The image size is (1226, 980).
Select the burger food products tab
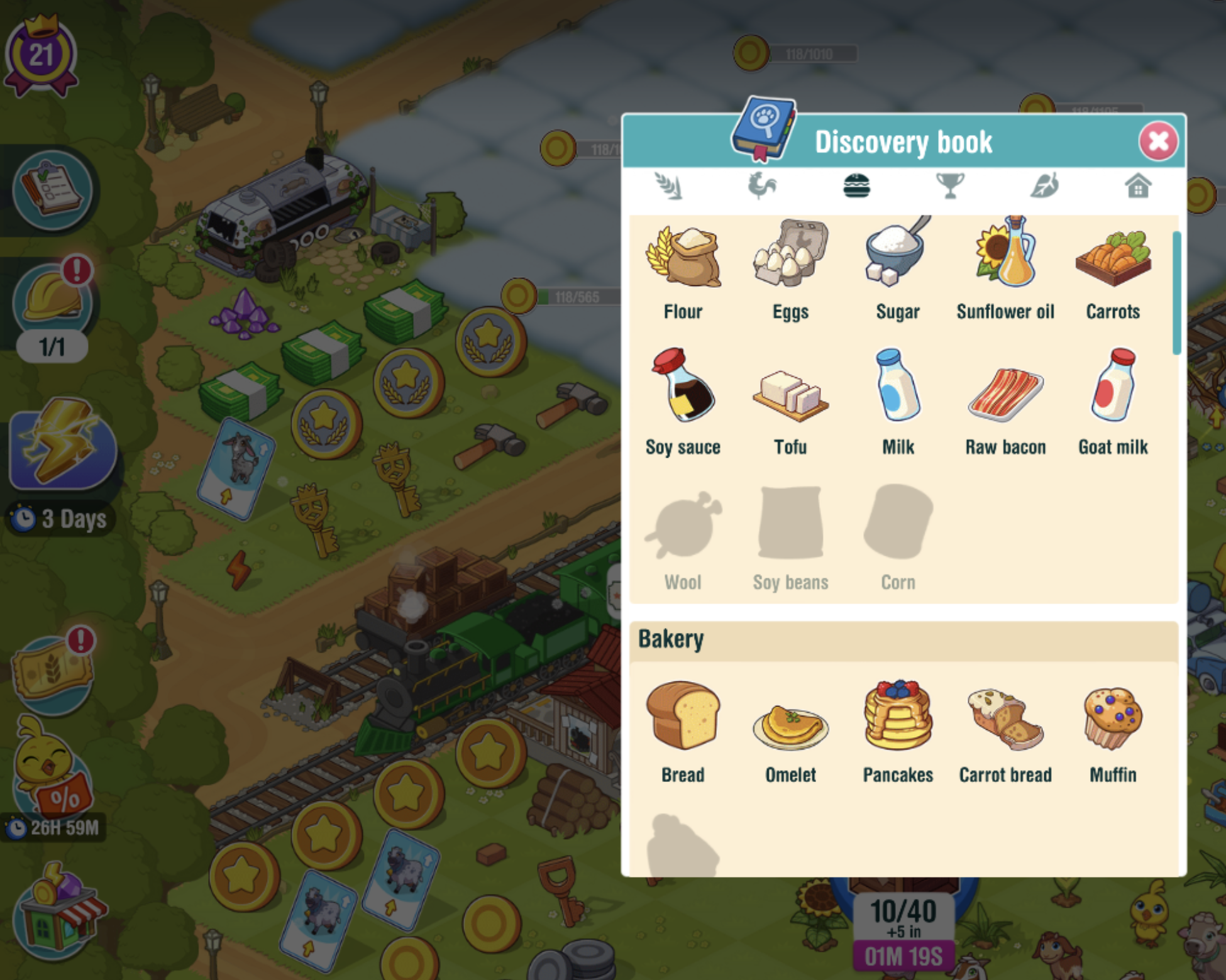(x=856, y=186)
